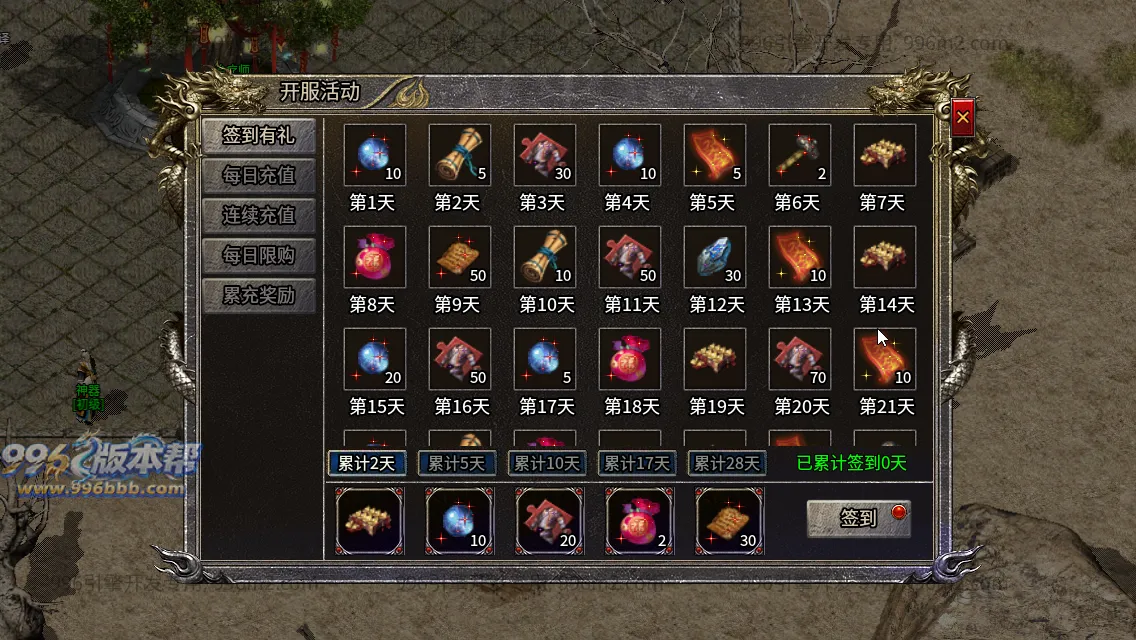This screenshot has width=1136, height=640.
Task: Click the 第12天 blue crystal reward
Action: [x=715, y=257]
